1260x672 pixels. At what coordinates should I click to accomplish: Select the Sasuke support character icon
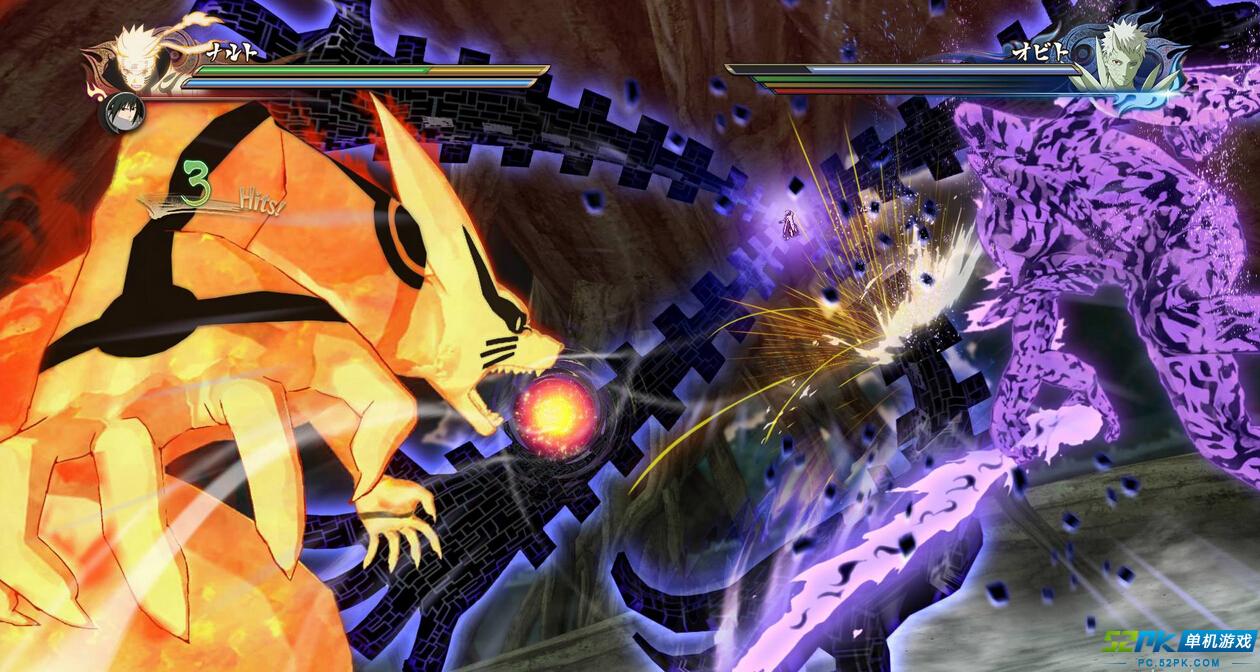[124, 112]
